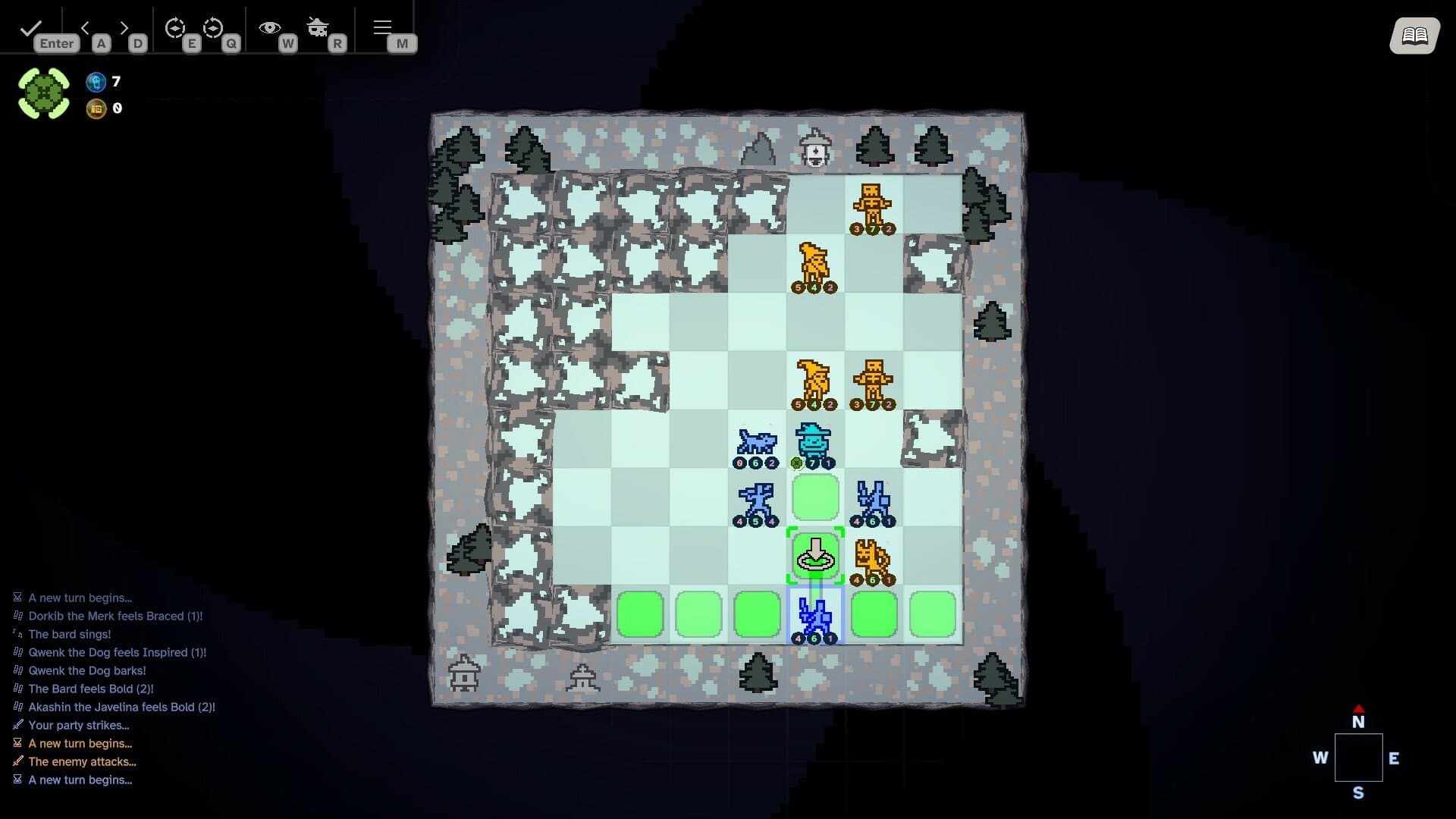The width and height of the screenshot is (1456, 819).
Task: Expand the next unit with the right chevron
Action: tap(124, 27)
